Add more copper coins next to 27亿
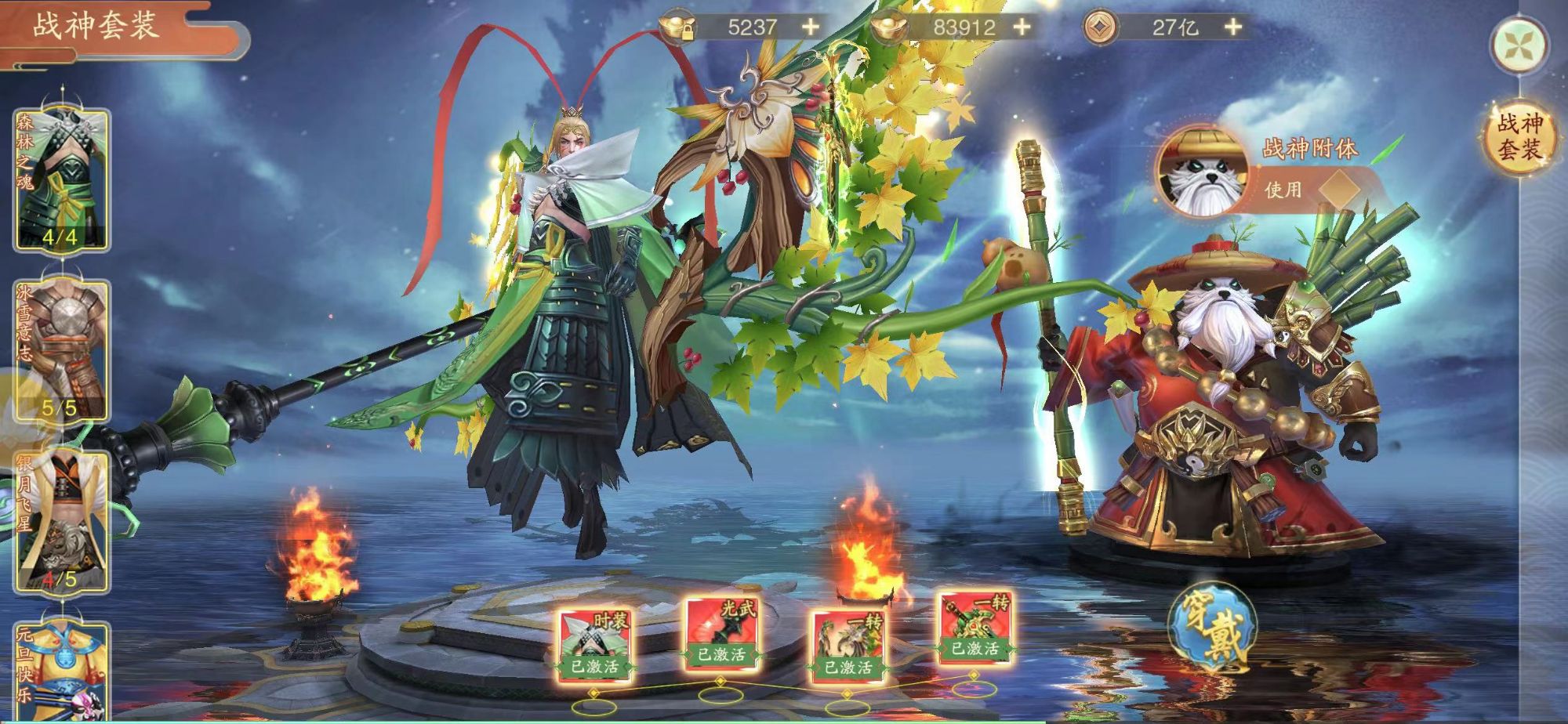The image size is (1568, 724). point(1233,27)
